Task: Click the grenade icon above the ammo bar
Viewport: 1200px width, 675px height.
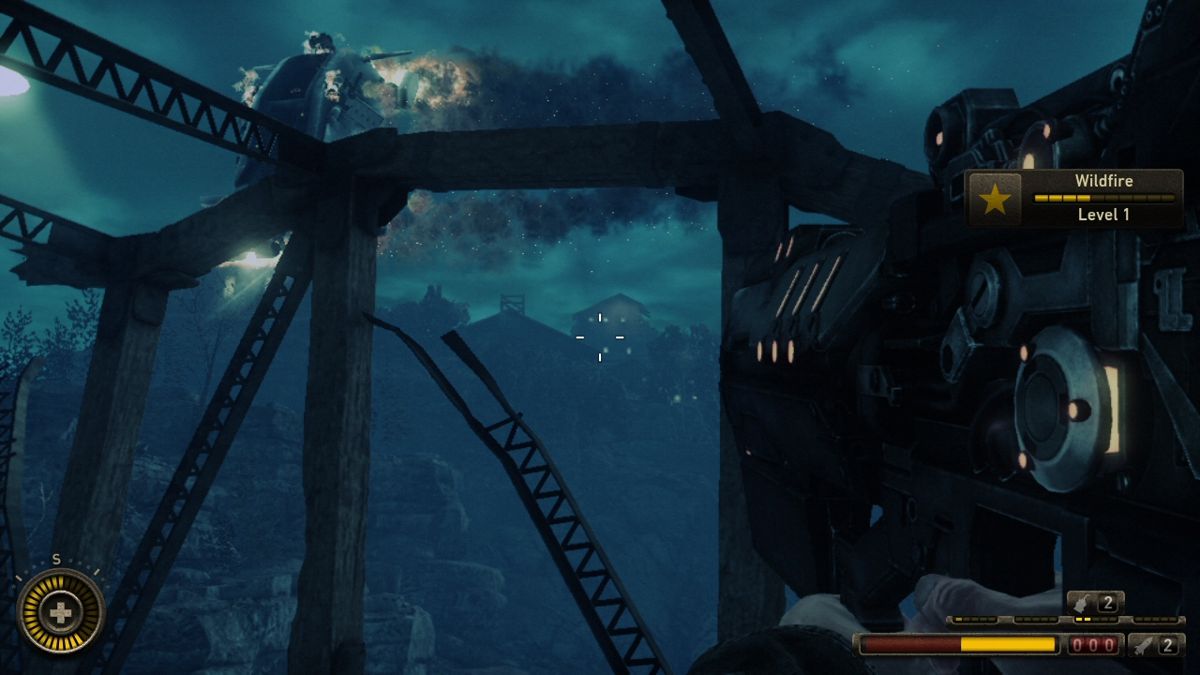Action: coord(1084,602)
